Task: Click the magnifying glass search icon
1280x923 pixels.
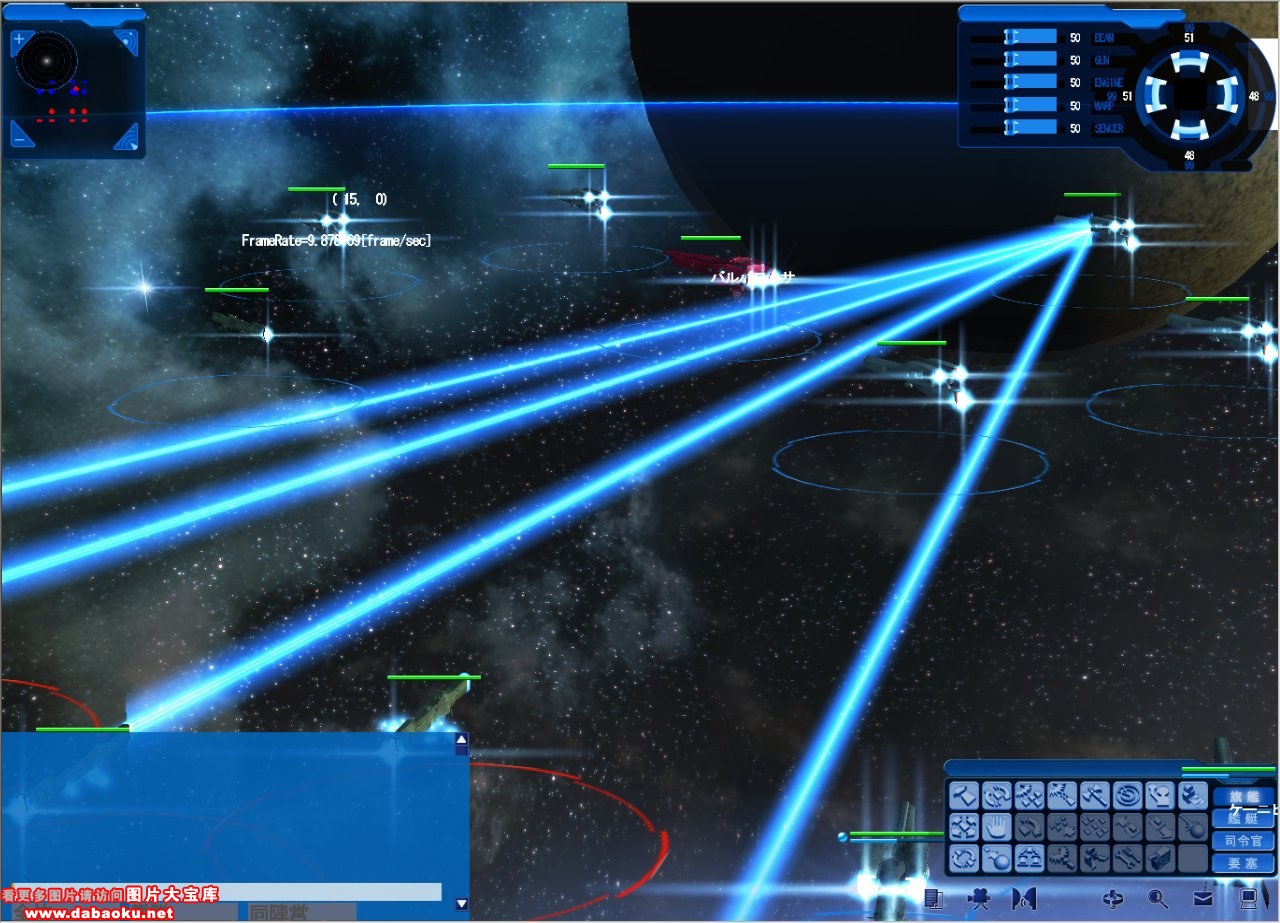Action: 1158,898
